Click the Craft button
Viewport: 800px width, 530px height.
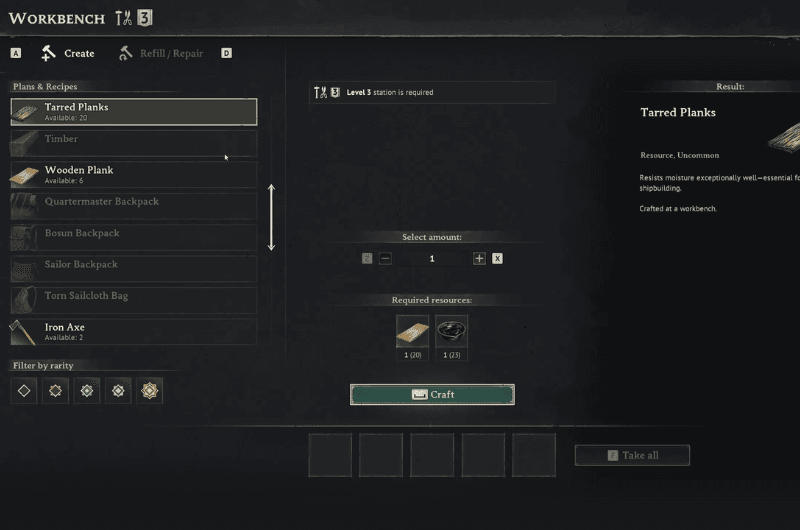(x=432, y=394)
